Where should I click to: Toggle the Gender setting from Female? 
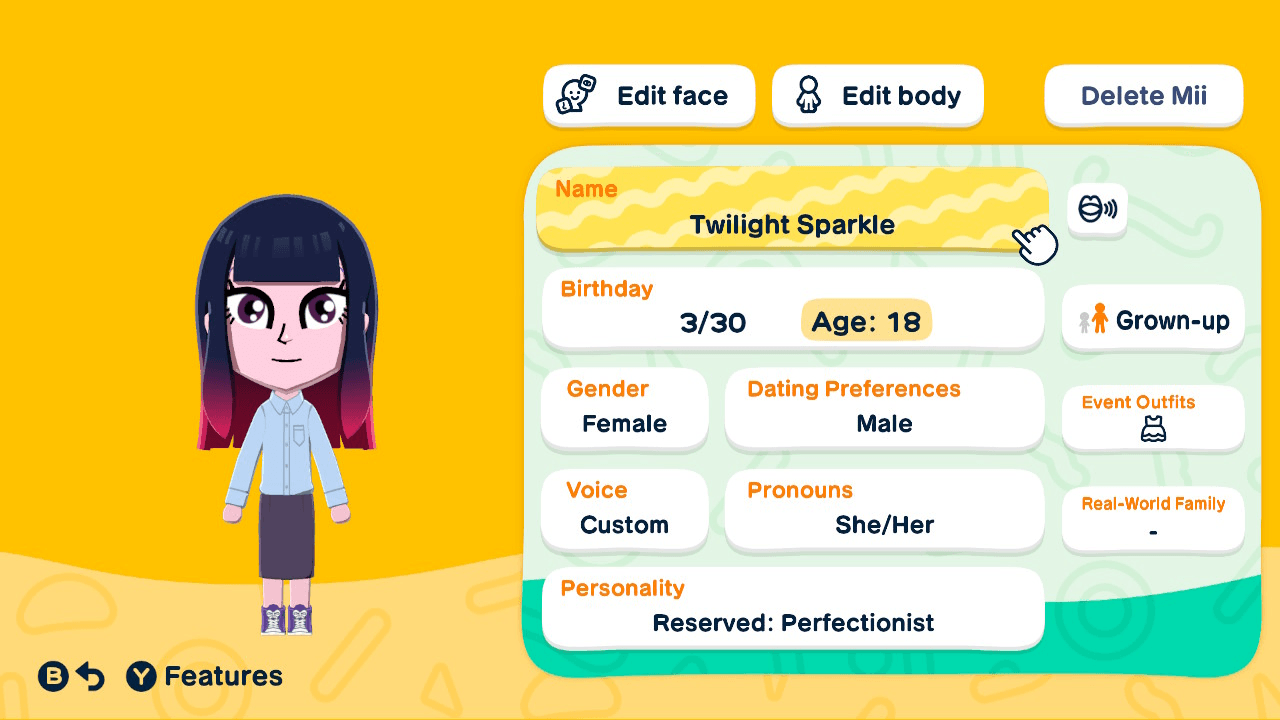(x=624, y=408)
